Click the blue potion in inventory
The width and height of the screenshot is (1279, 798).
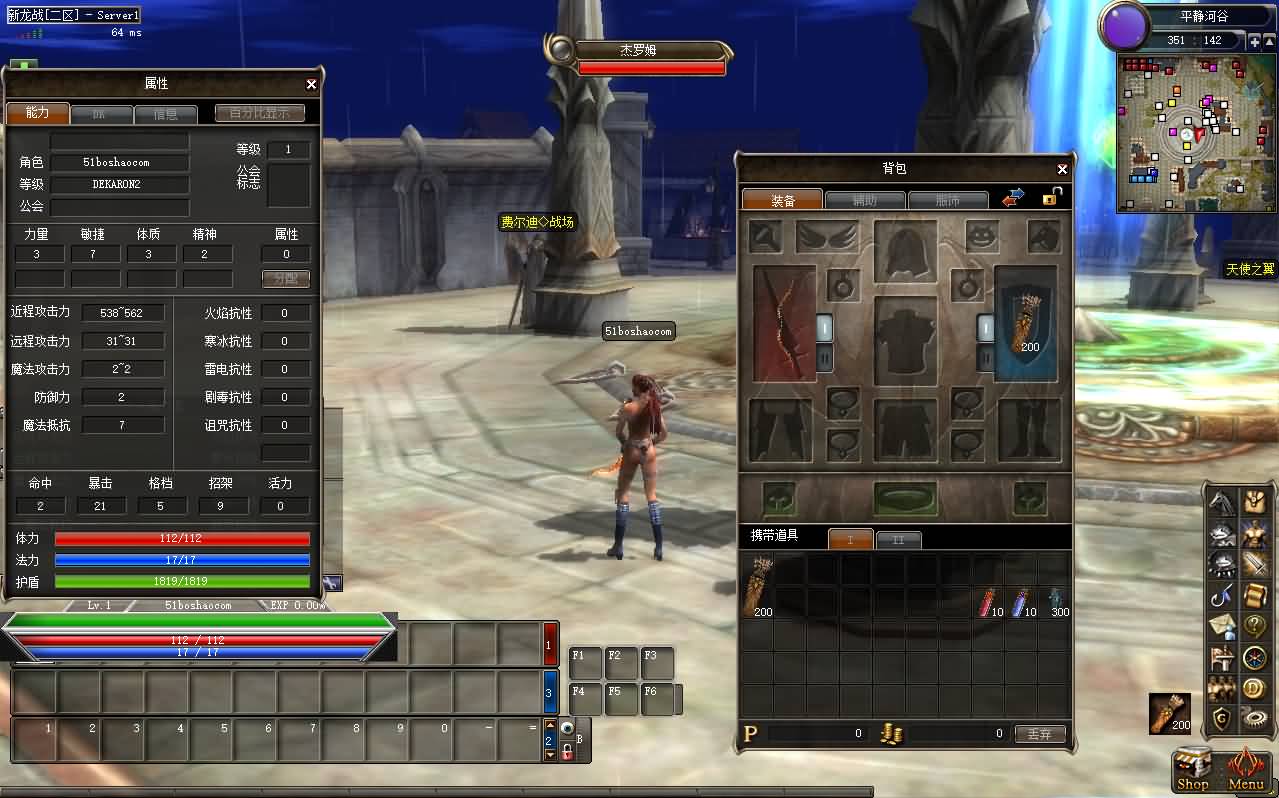pos(1023,603)
